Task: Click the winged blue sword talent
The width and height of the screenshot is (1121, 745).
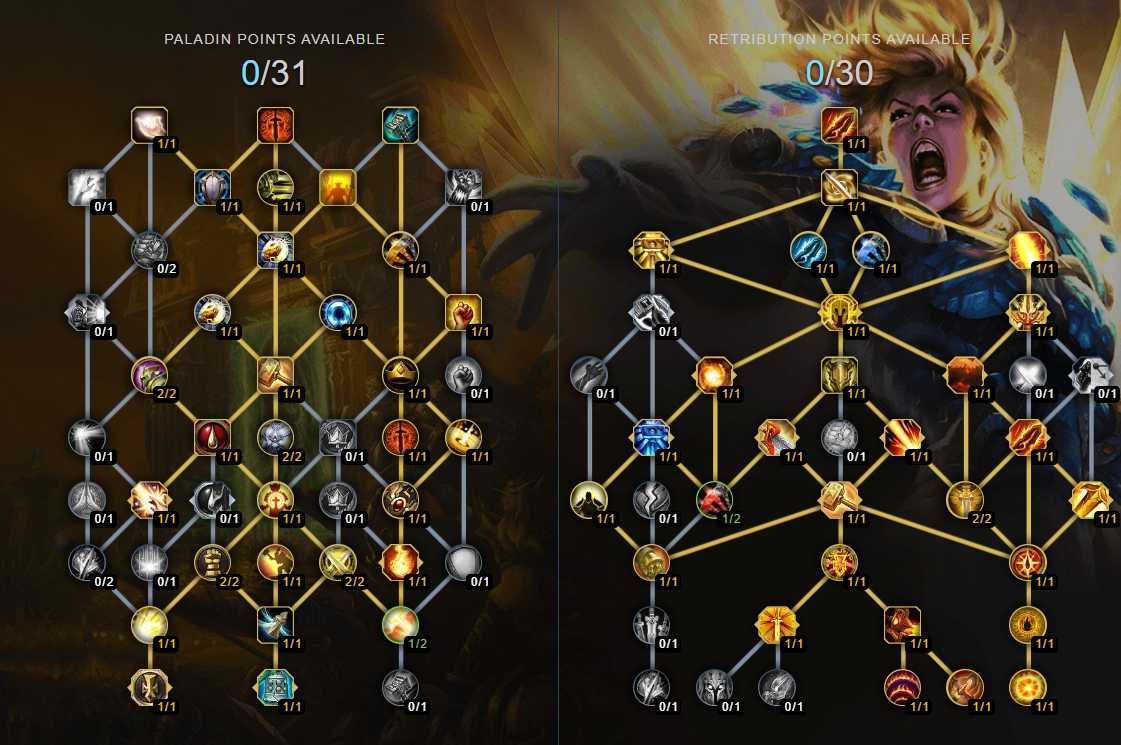Action: pyautogui.click(x=274, y=624)
